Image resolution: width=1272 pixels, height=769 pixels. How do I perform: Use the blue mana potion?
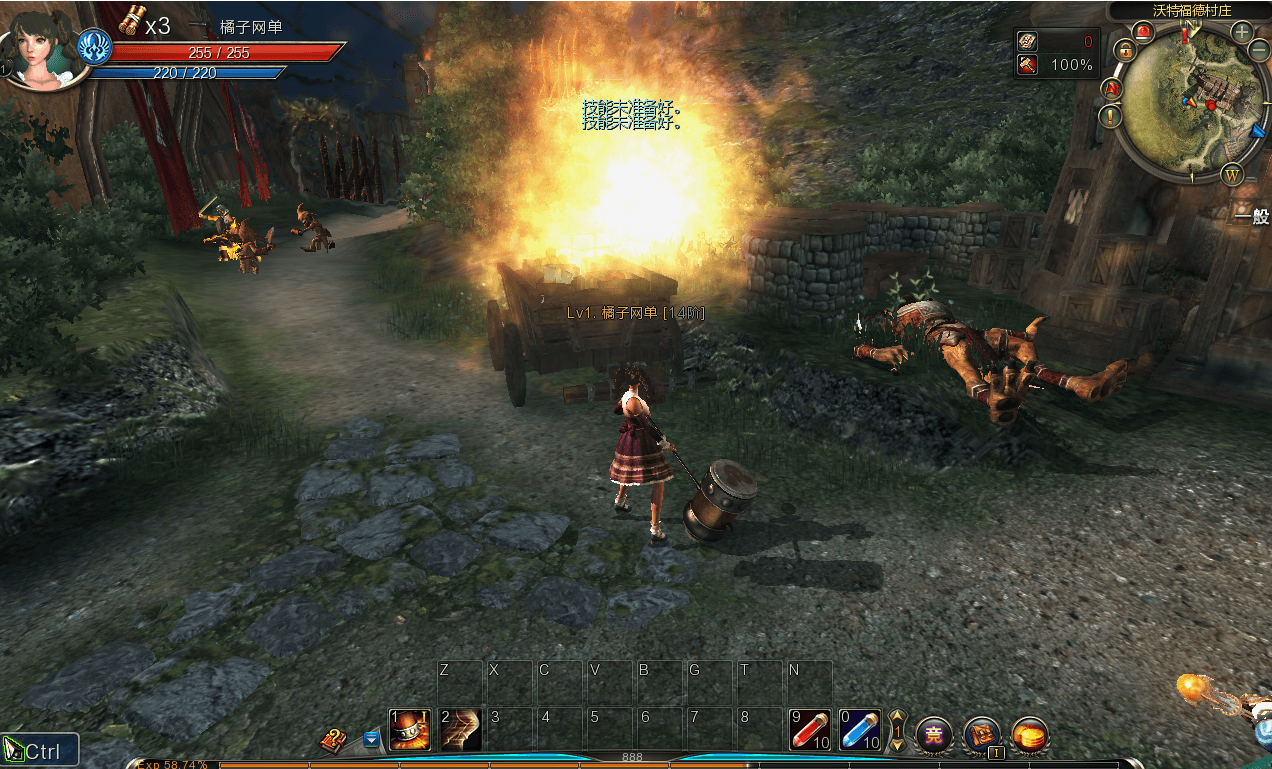pyautogui.click(x=860, y=730)
